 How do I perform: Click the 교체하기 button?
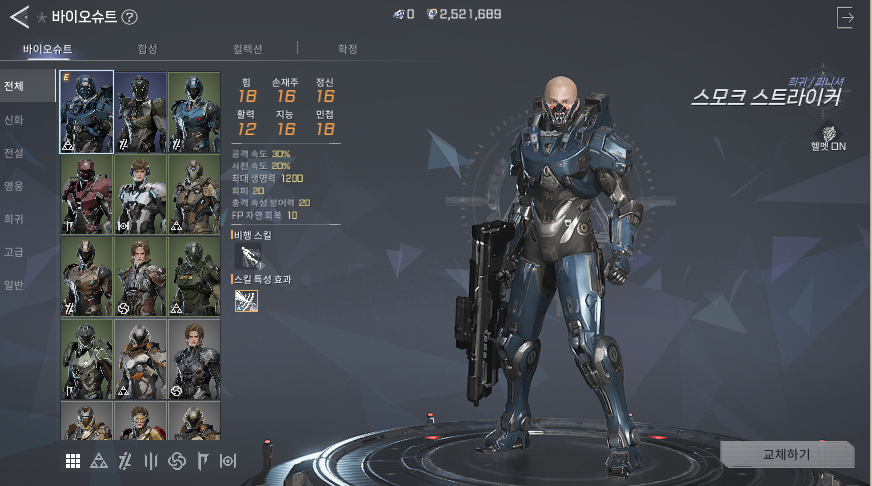point(787,454)
